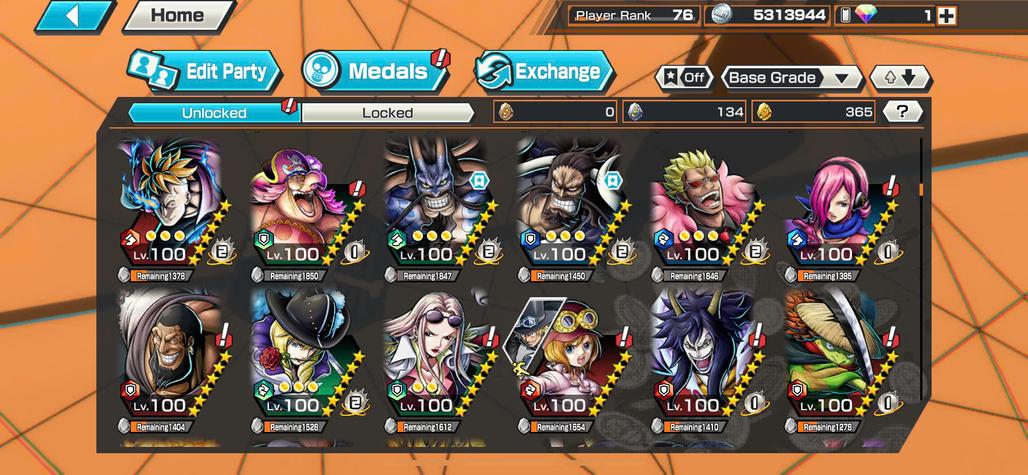
Task: Add rainbow diamonds with the plus button
Action: click(946, 16)
